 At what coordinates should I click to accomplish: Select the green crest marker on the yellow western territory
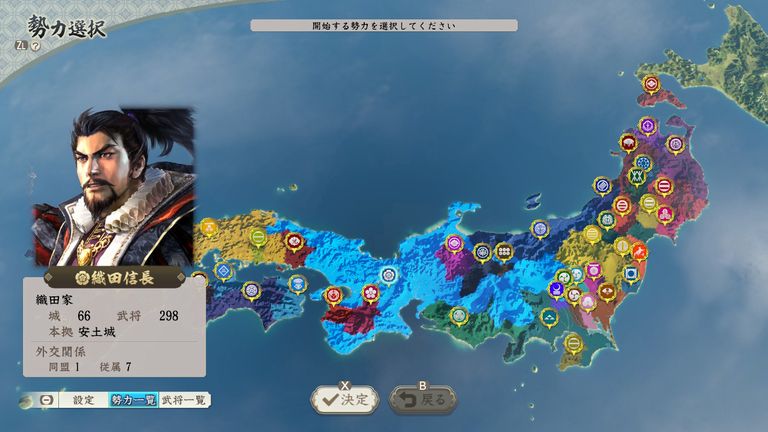(258, 238)
